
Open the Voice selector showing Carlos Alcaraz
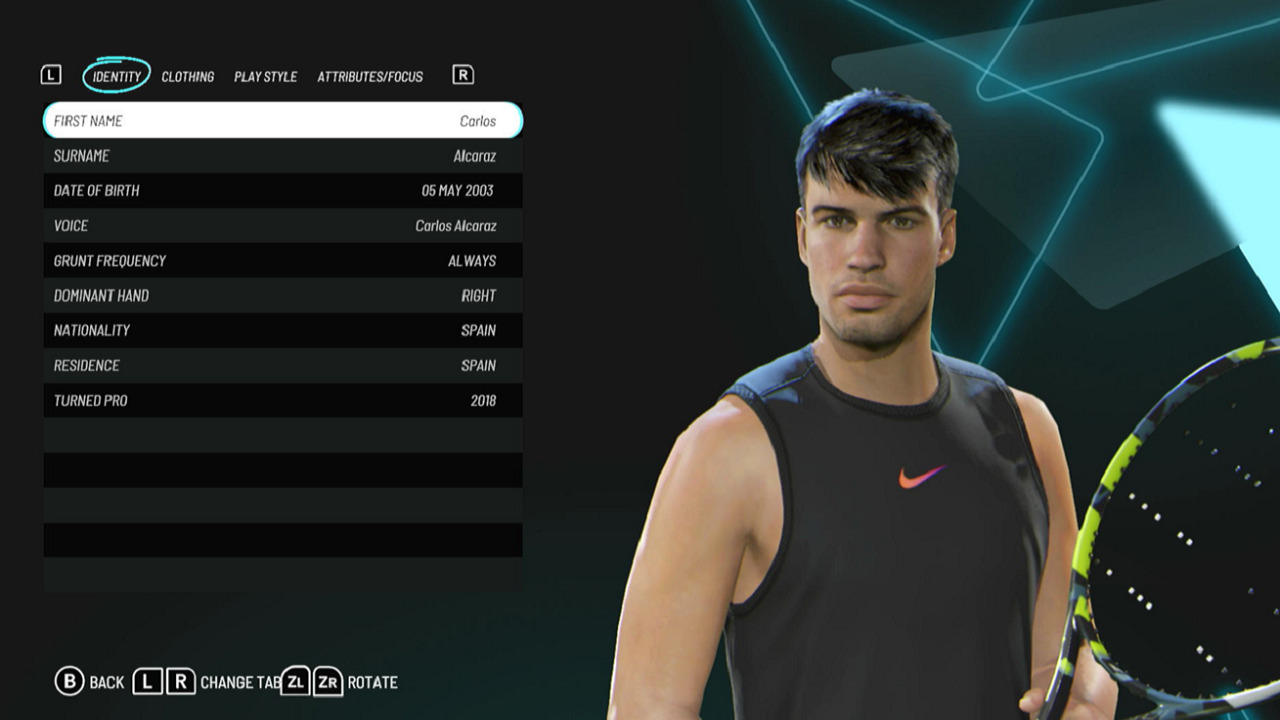click(x=280, y=225)
